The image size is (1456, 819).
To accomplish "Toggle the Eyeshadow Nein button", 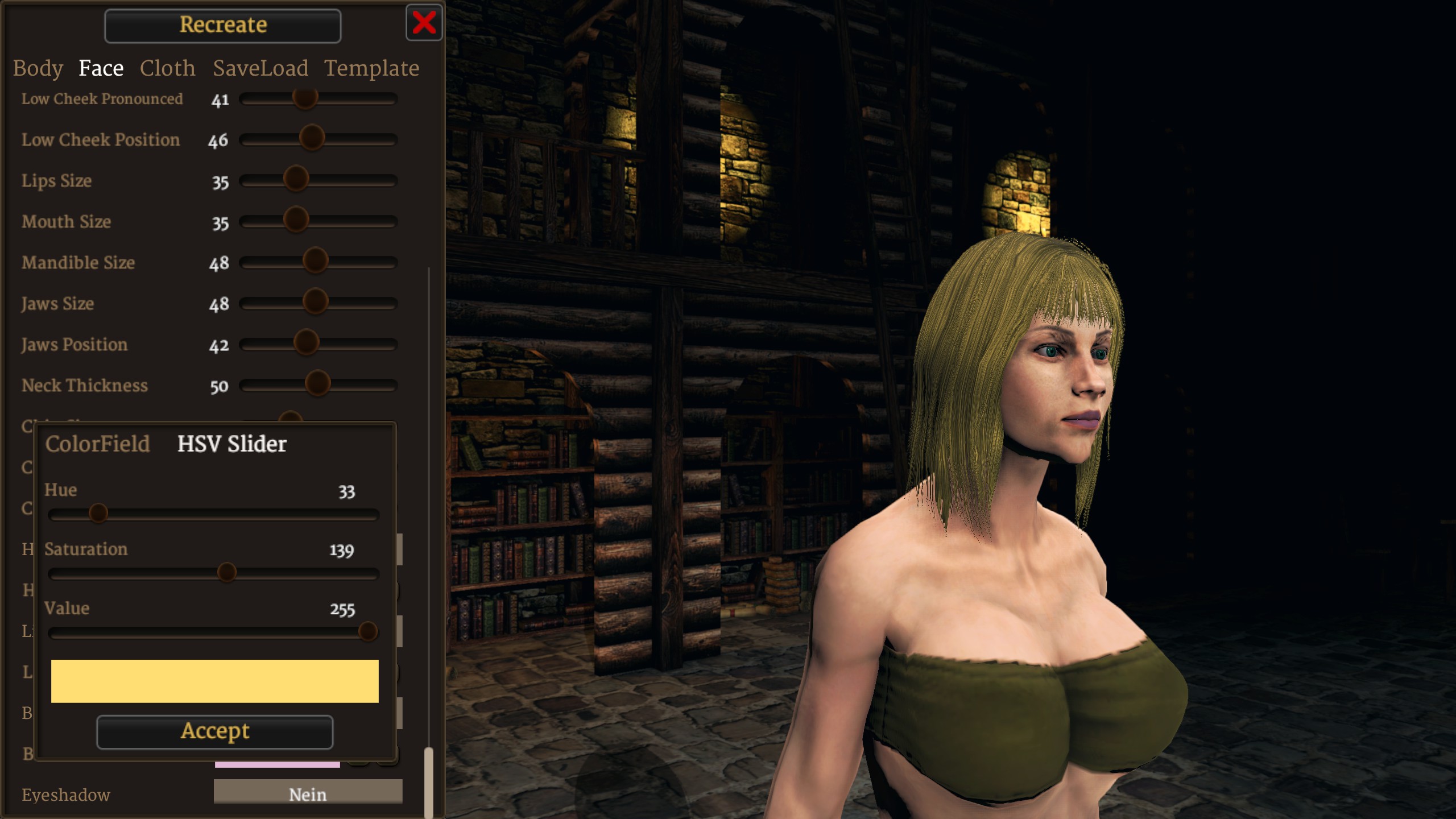I will (308, 793).
